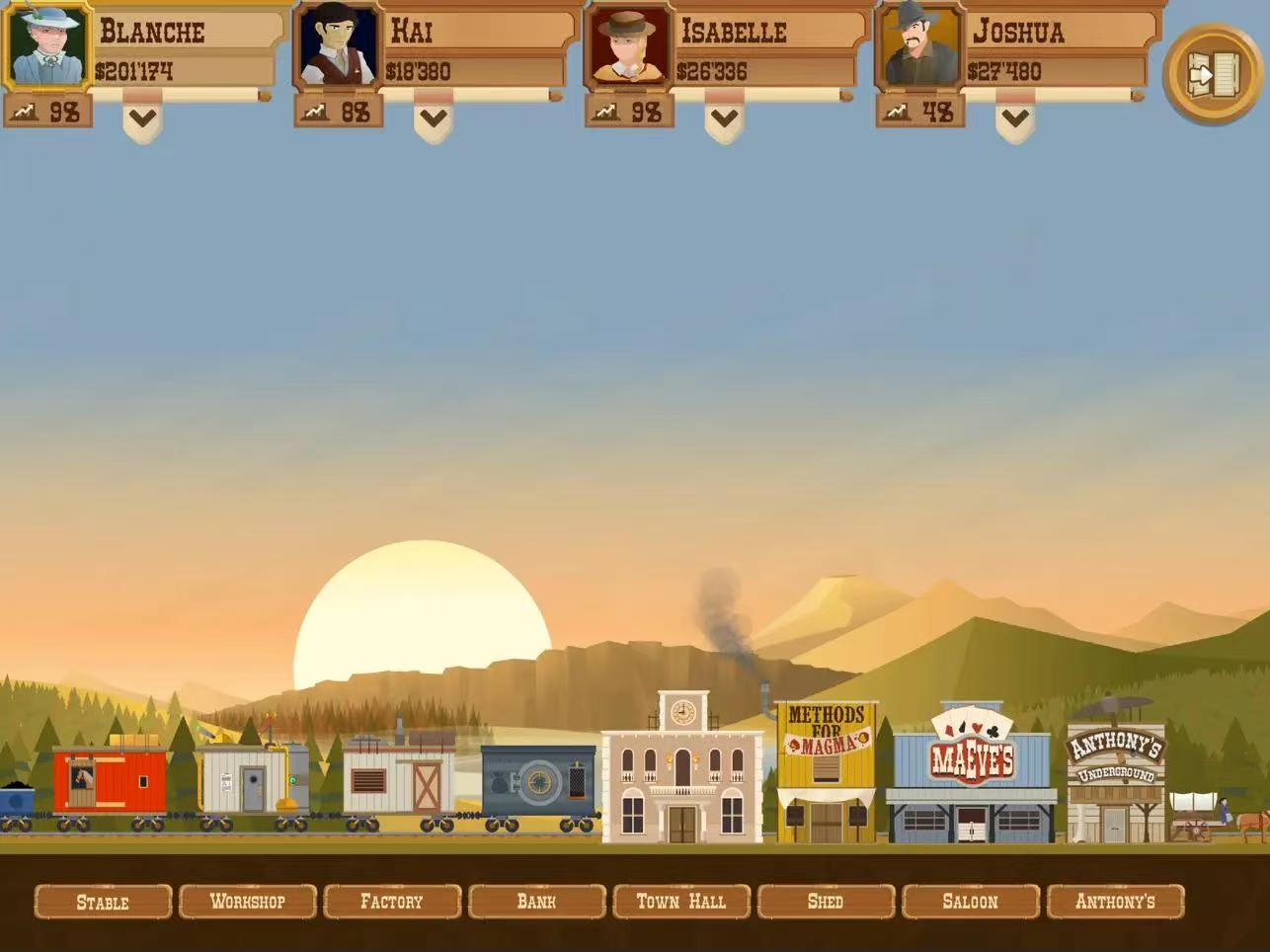Go to the Factory
The image size is (1270, 952).
[392, 902]
